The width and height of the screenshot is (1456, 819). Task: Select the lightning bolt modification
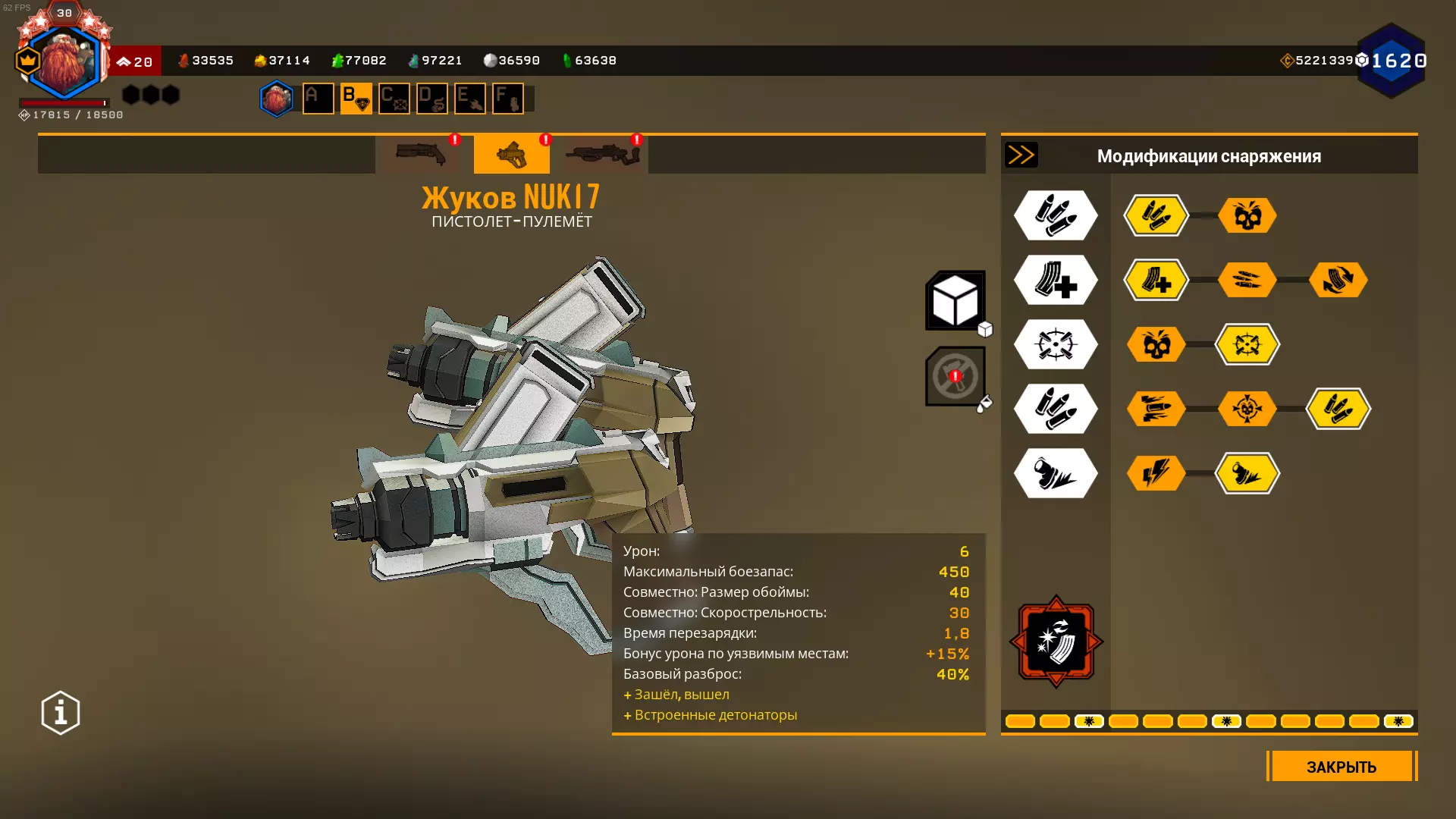[x=1156, y=473]
